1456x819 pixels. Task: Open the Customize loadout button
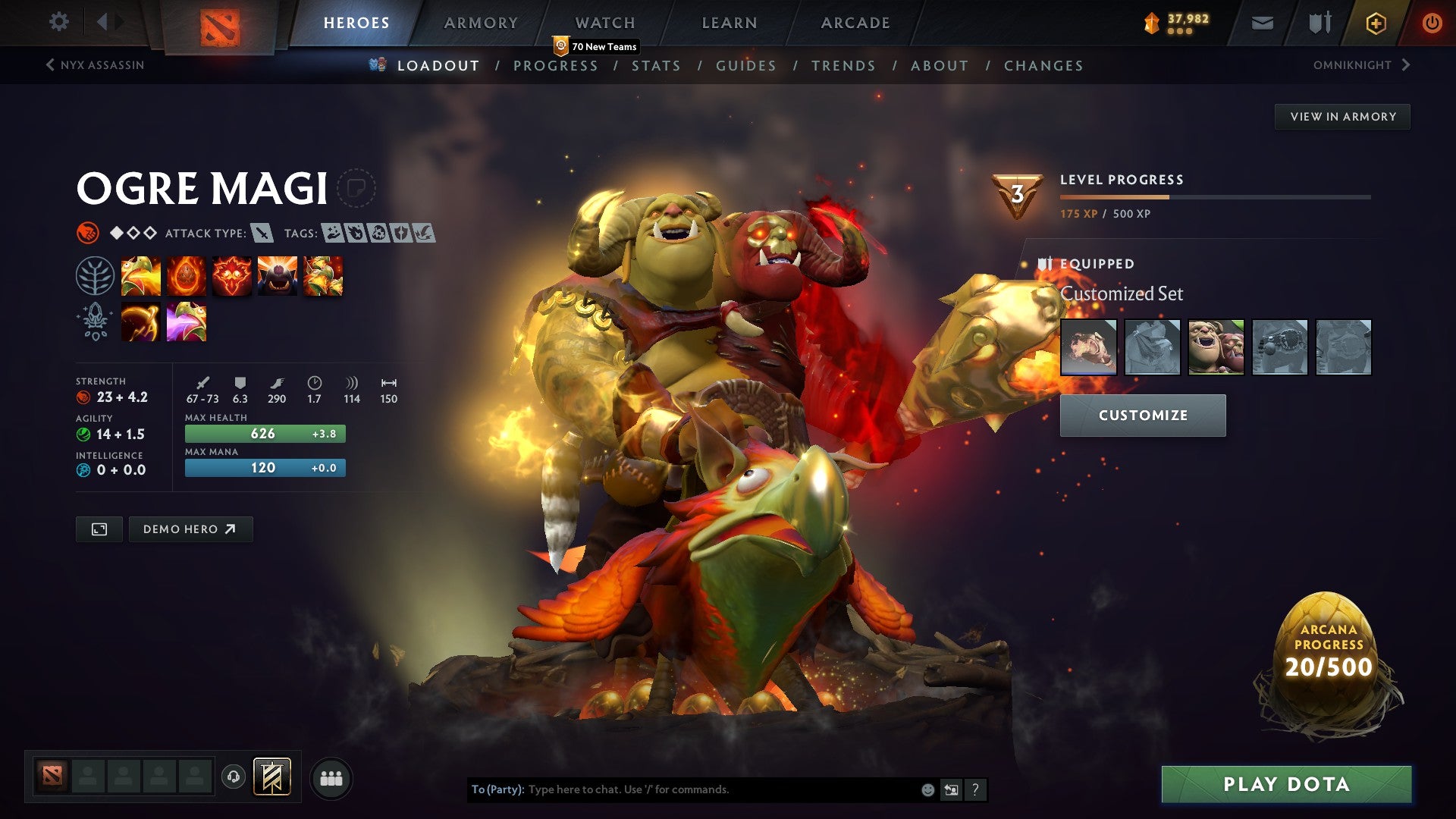click(1143, 416)
